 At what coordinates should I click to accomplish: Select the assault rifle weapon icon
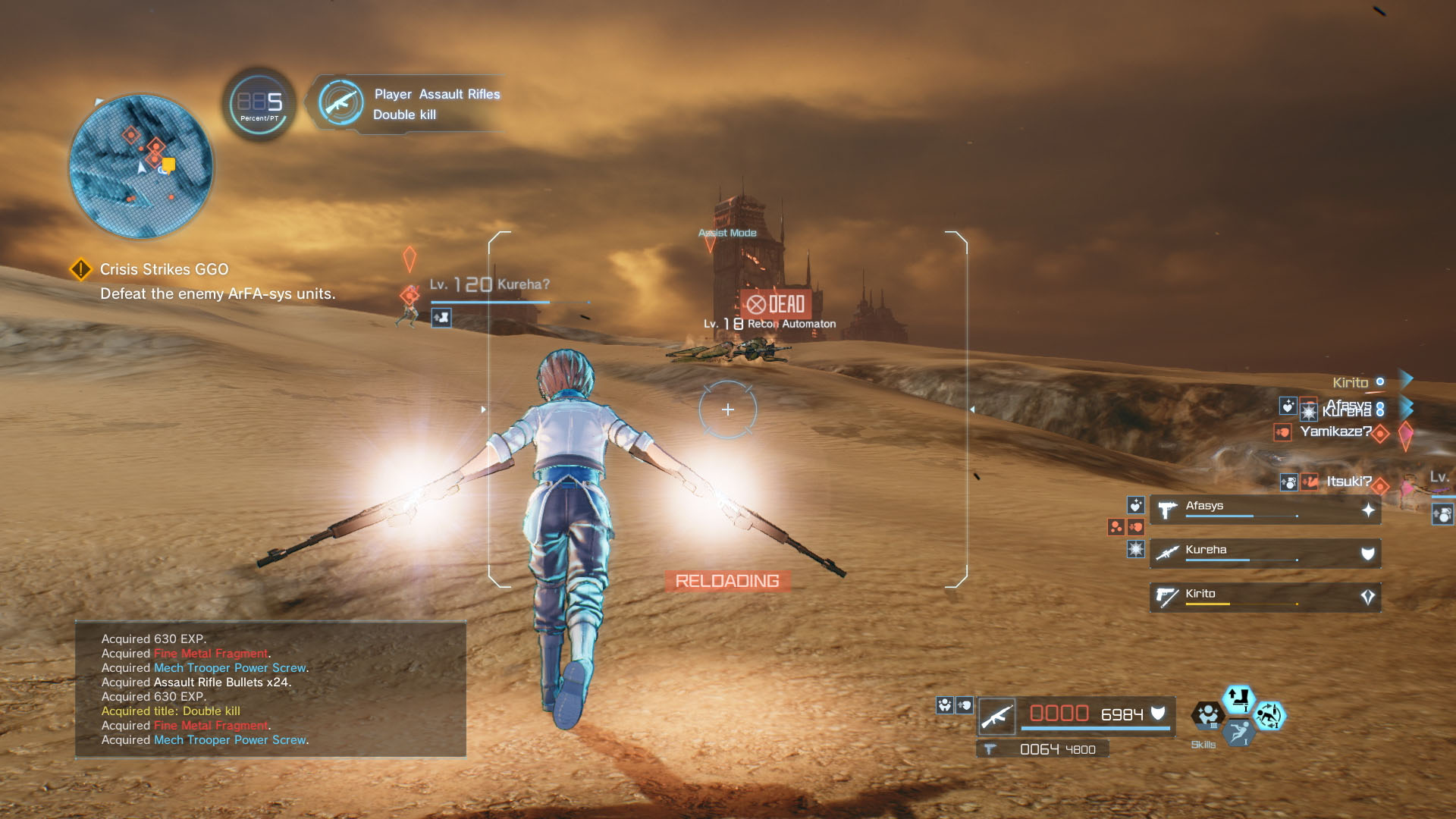(x=996, y=717)
